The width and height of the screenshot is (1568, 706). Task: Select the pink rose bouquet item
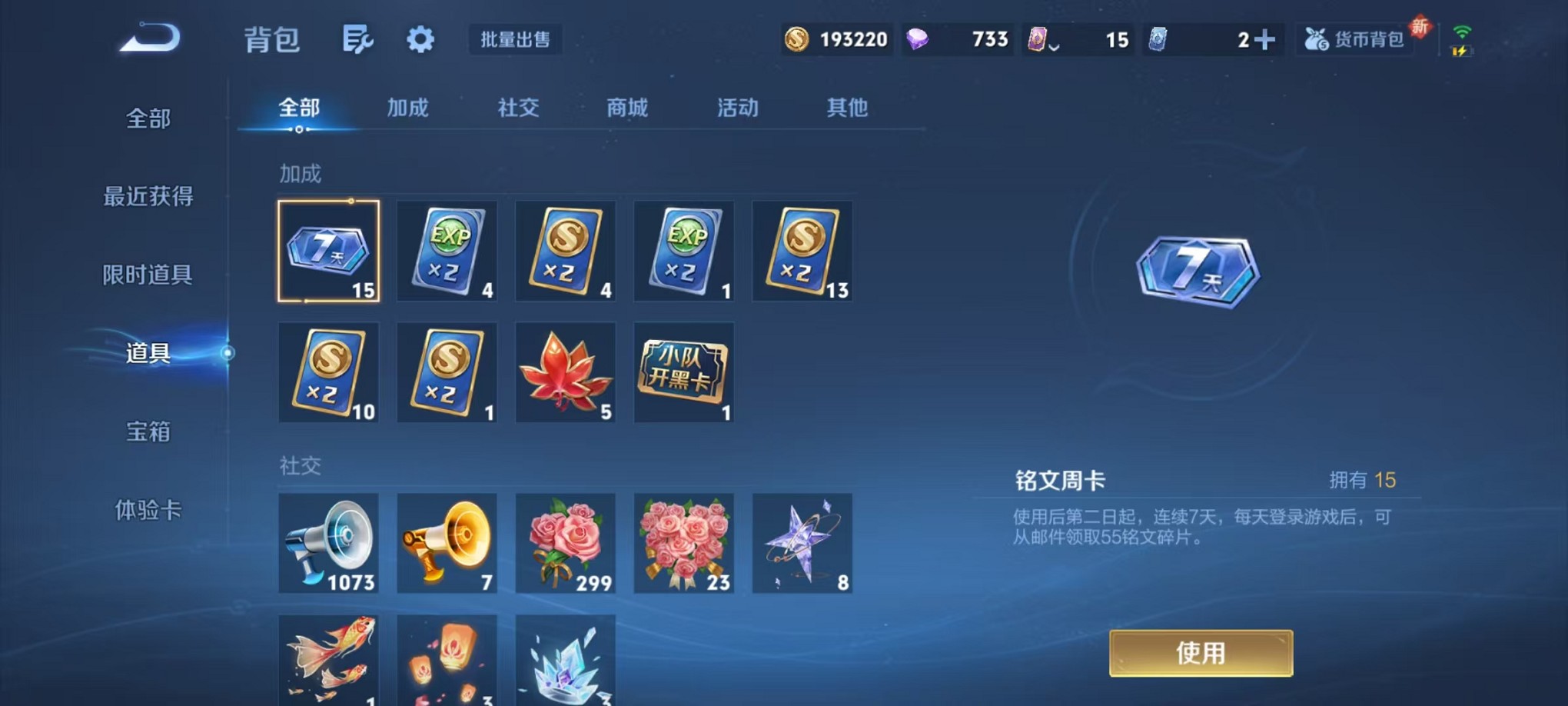coord(565,542)
